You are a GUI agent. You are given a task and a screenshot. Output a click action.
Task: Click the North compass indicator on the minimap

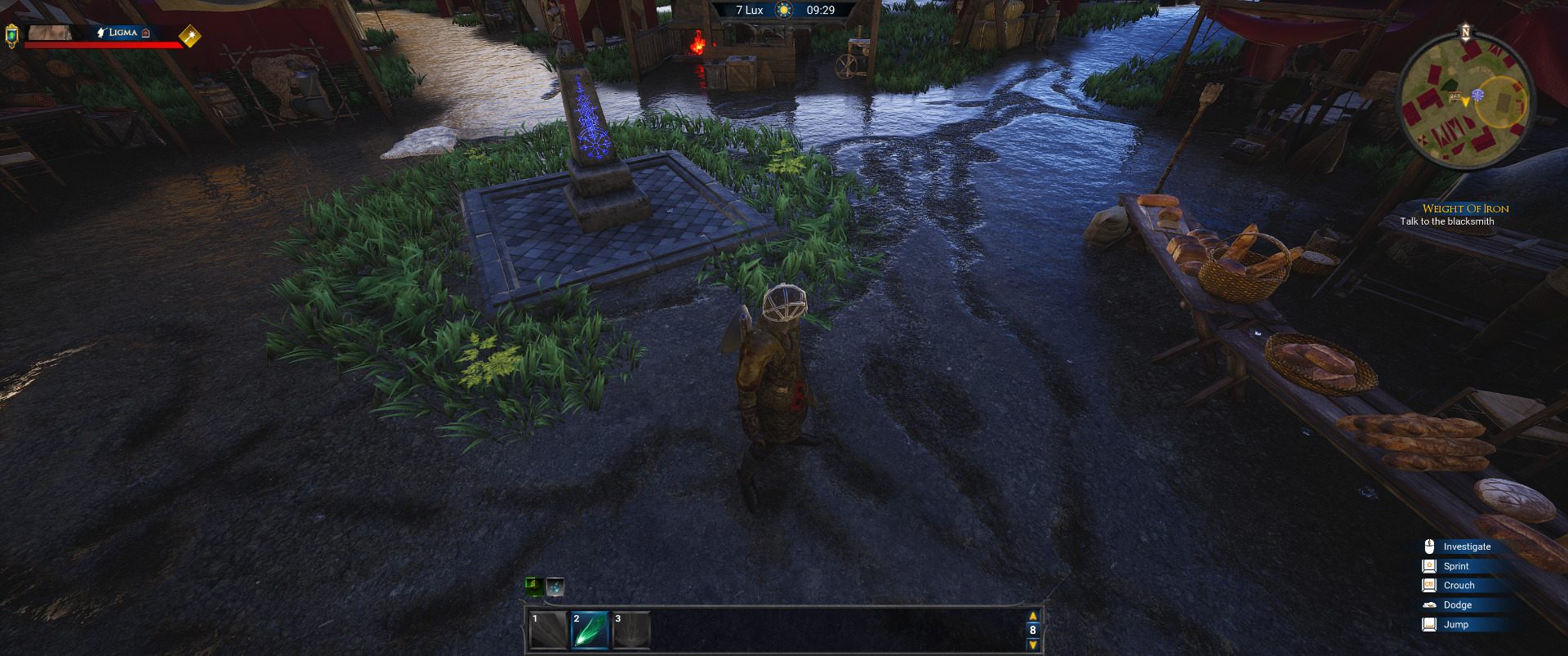1465,33
